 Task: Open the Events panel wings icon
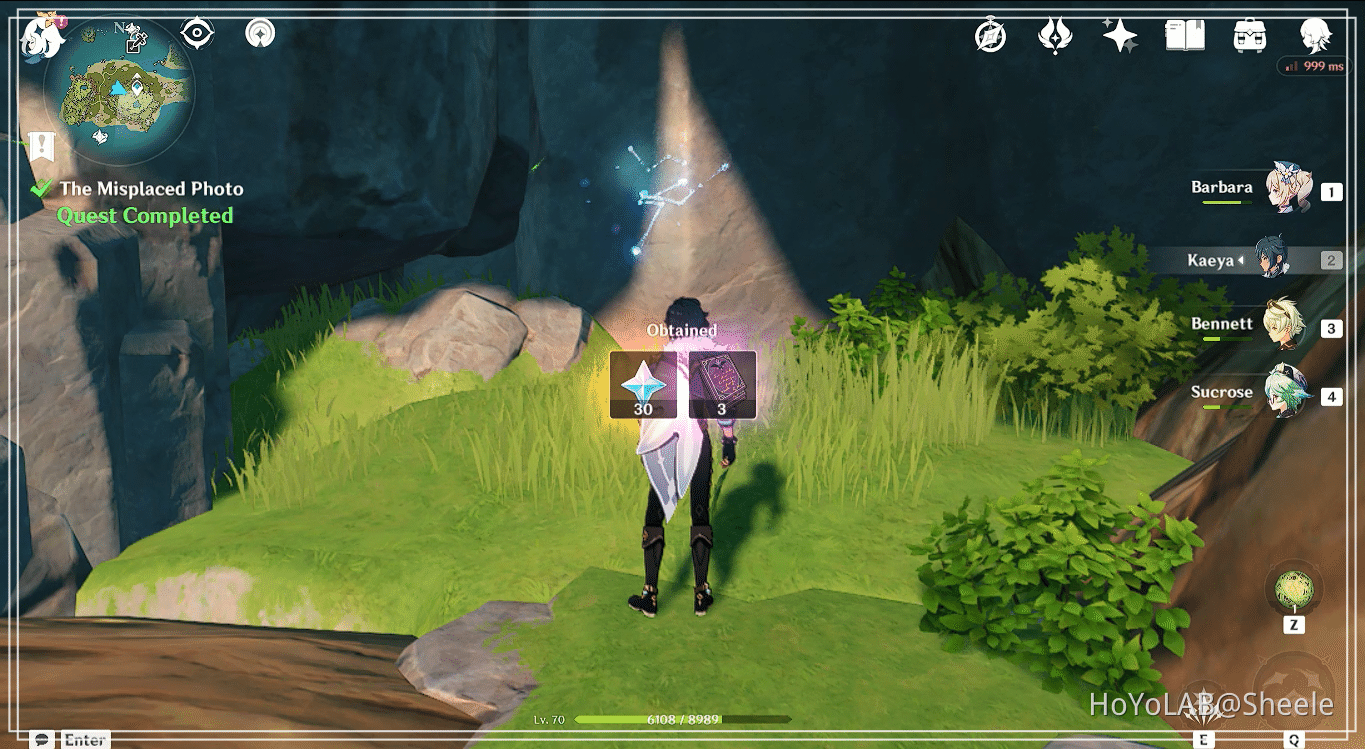click(x=1055, y=35)
